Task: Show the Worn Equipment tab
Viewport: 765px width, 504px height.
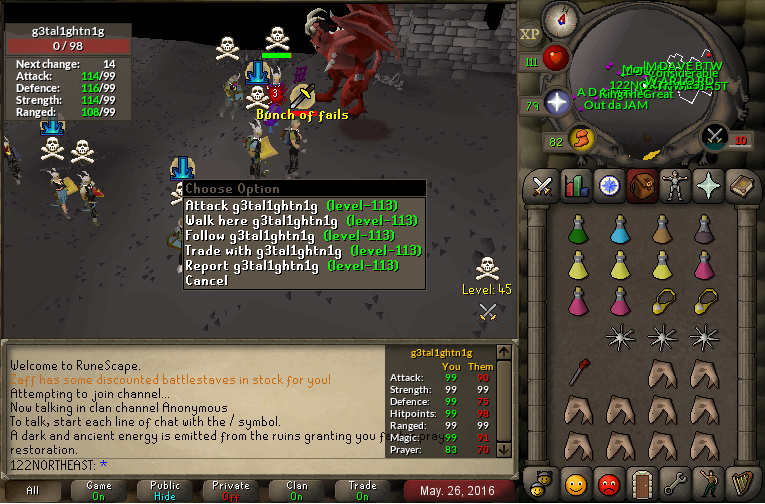Action: click(x=674, y=186)
